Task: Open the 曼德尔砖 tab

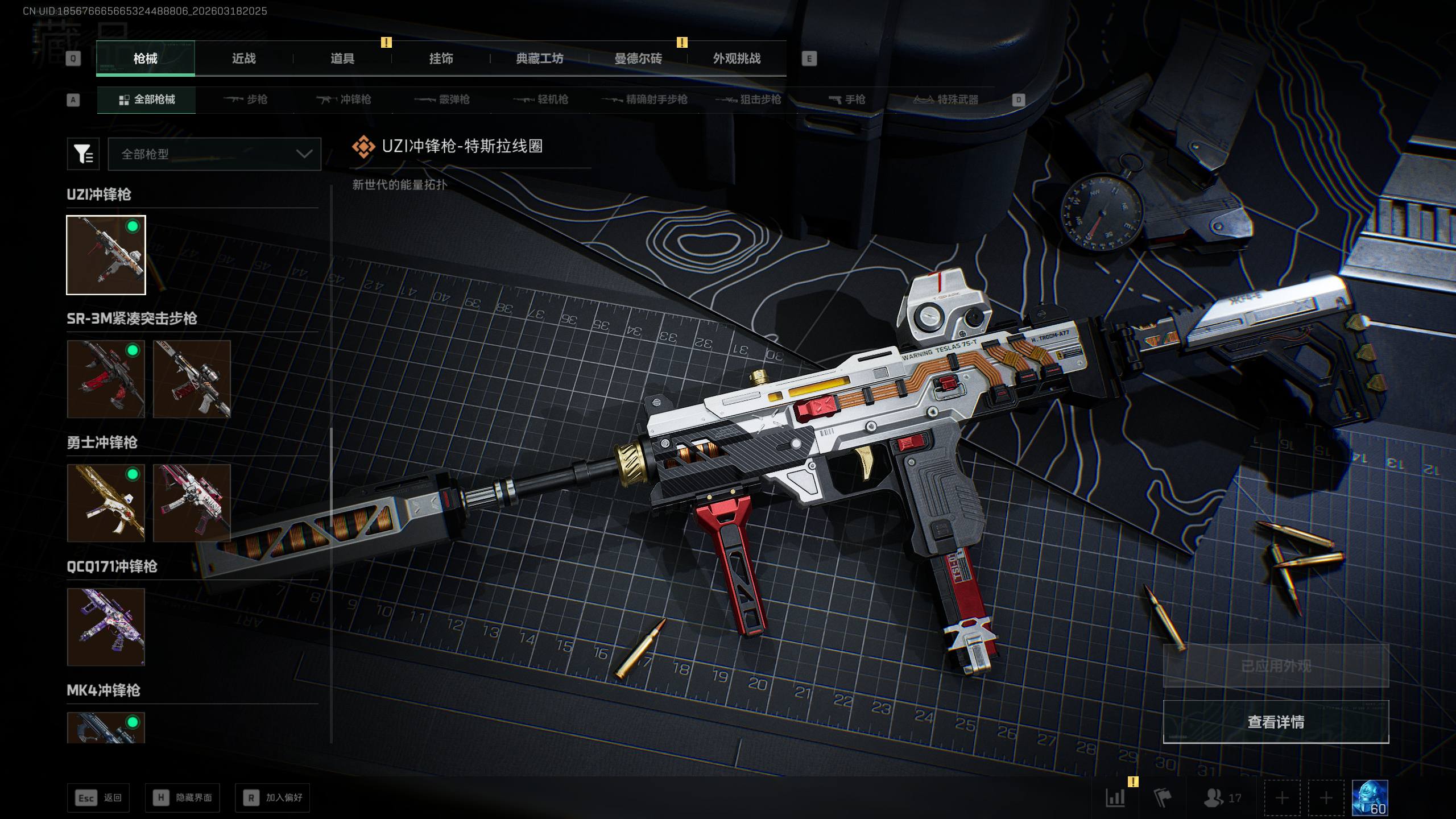Action: [x=638, y=59]
